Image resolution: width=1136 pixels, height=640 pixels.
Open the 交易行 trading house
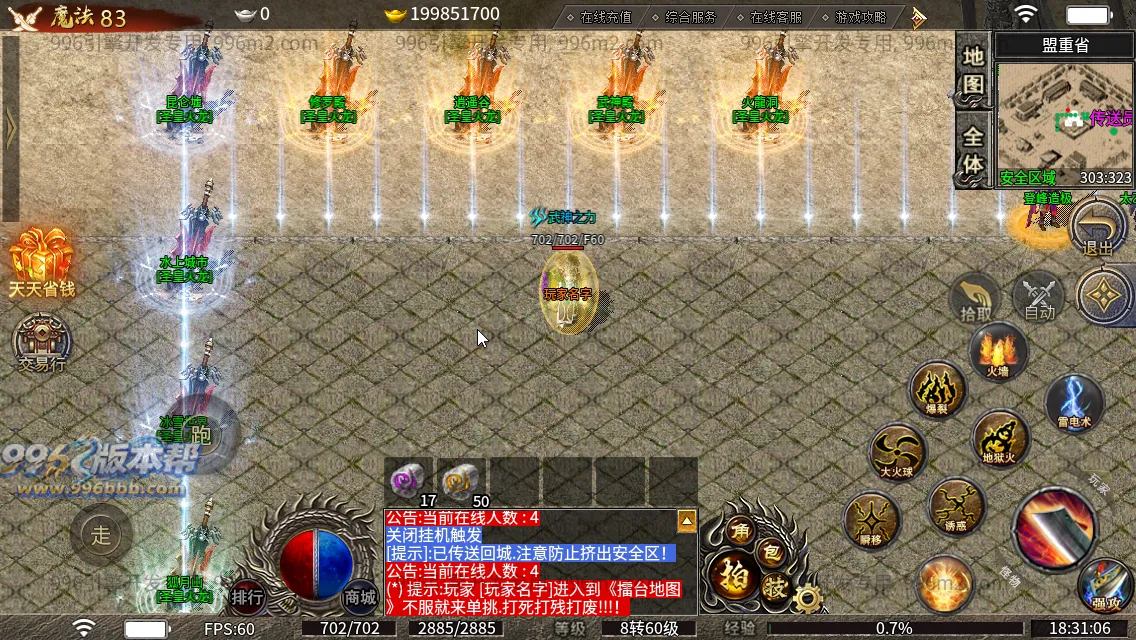click(x=42, y=343)
